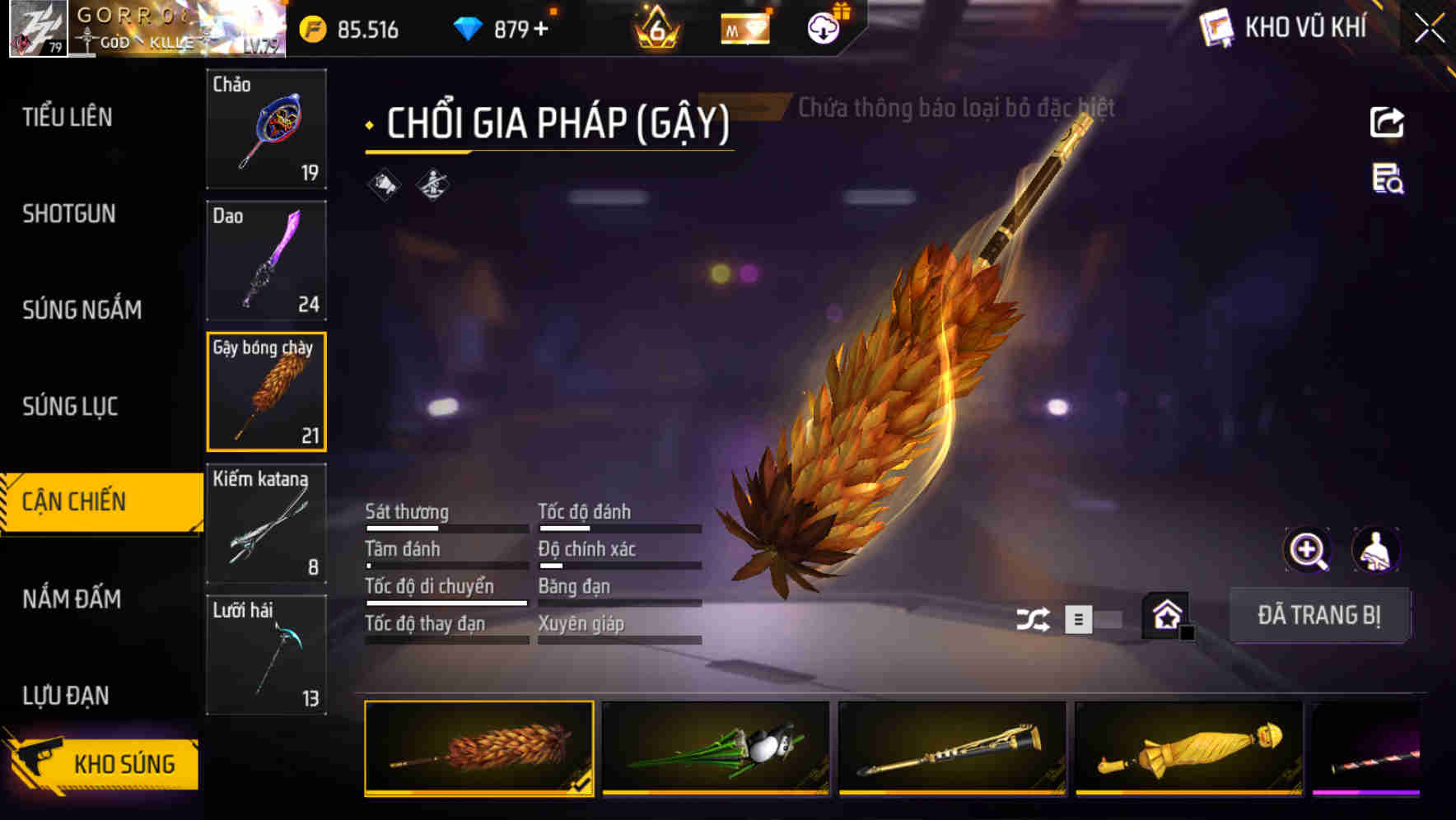Viewport: 1456px width, 820px height.
Task: Select the Kiếm katana weapon entry
Action: coord(266,523)
